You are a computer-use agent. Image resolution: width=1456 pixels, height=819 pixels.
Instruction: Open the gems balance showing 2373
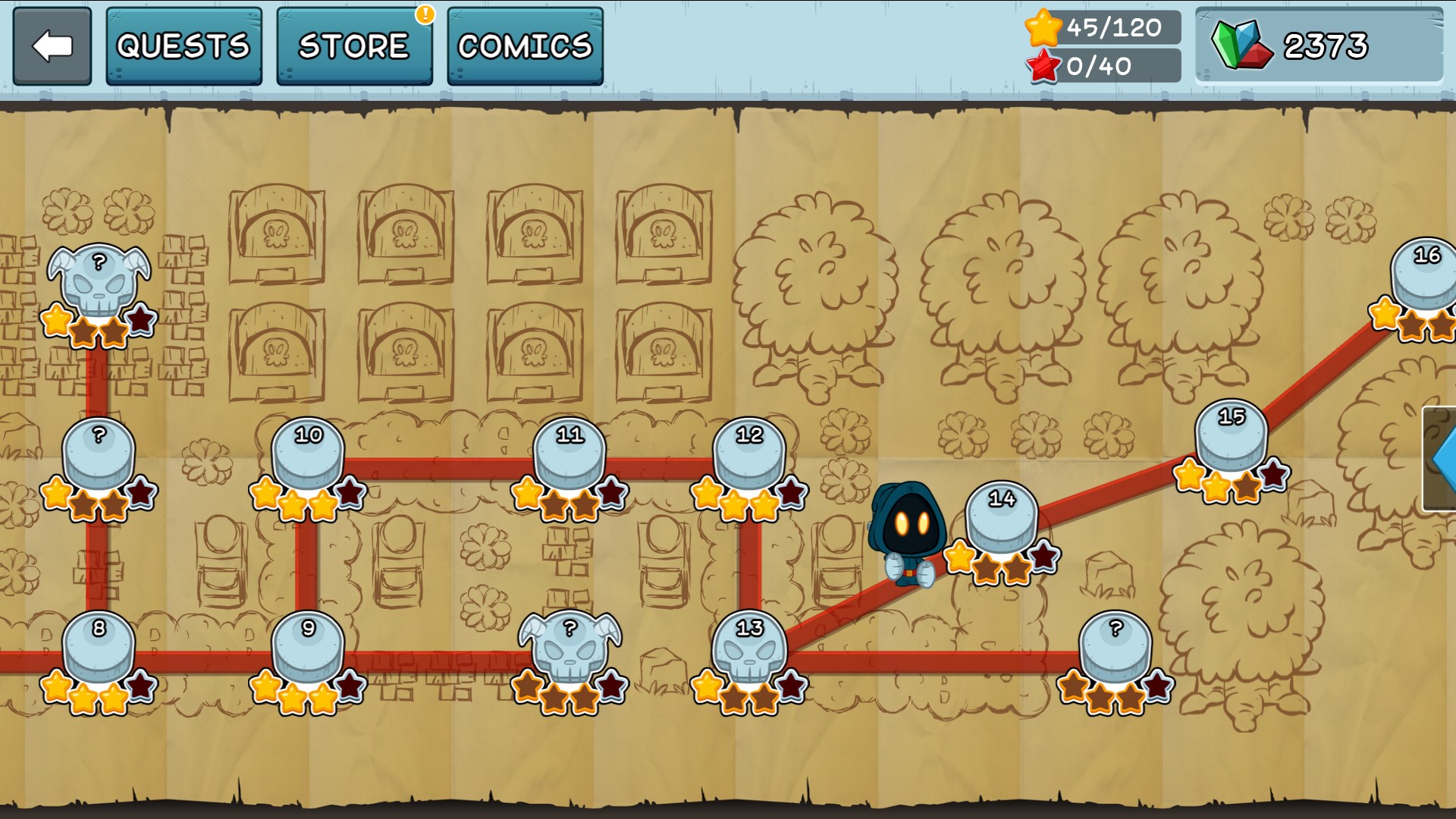pyautogui.click(x=1322, y=45)
